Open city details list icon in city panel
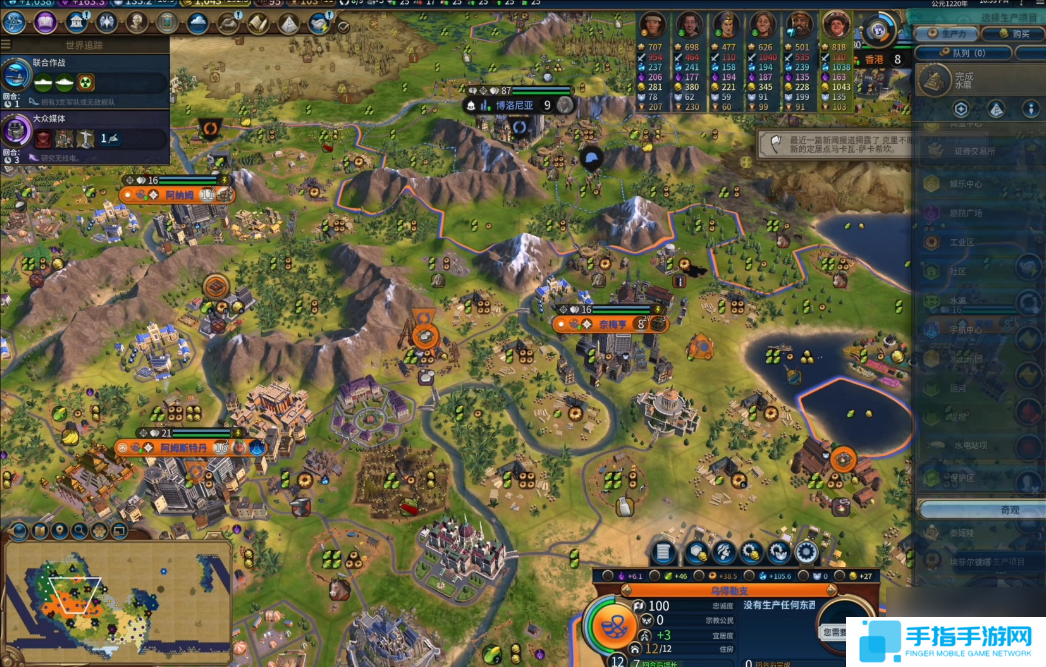 [663, 551]
